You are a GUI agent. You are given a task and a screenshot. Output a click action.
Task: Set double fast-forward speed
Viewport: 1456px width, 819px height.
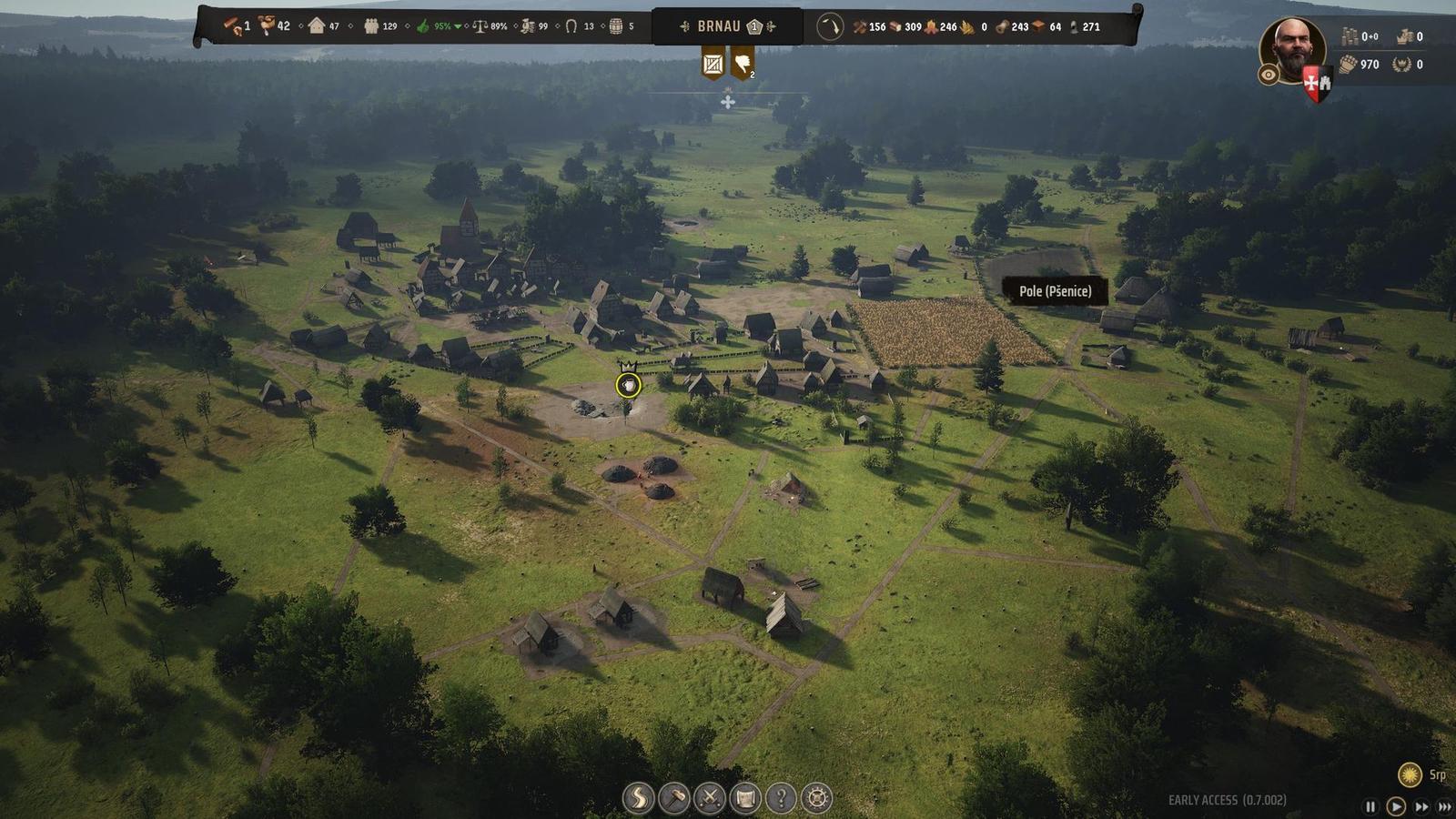tap(1421, 806)
